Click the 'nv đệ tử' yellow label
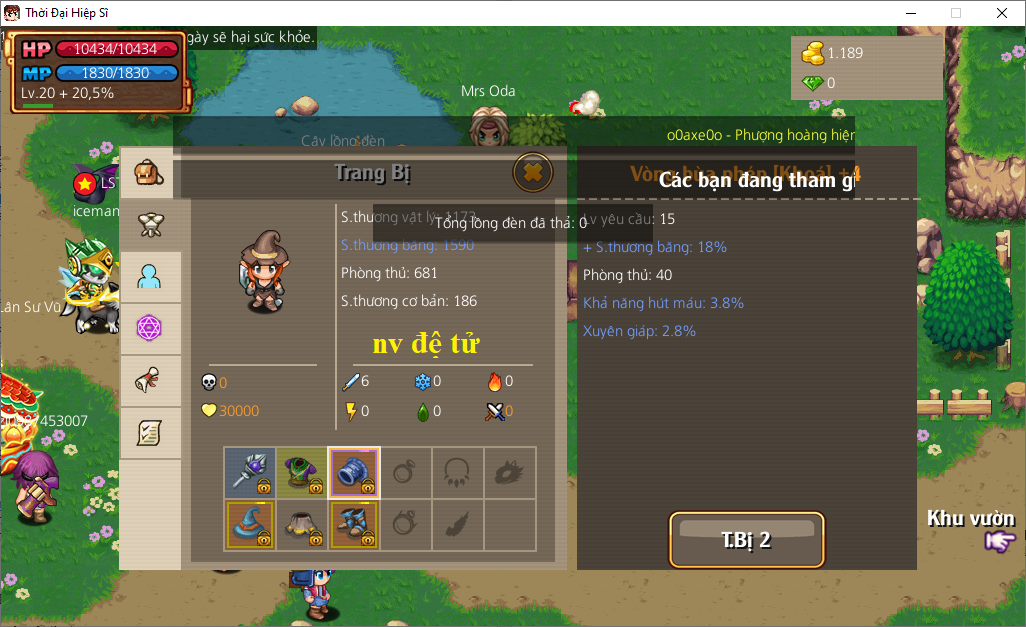The height and width of the screenshot is (627, 1026). tap(425, 344)
